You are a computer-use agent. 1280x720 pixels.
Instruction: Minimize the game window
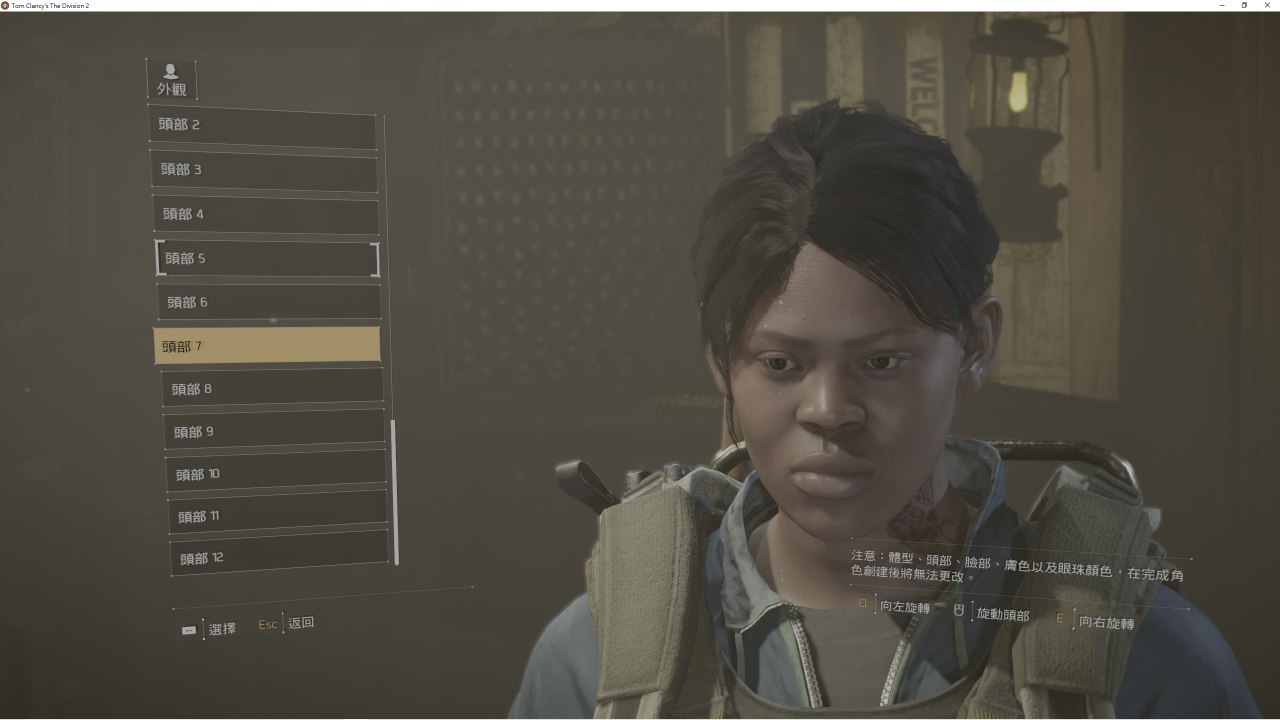click(1222, 6)
